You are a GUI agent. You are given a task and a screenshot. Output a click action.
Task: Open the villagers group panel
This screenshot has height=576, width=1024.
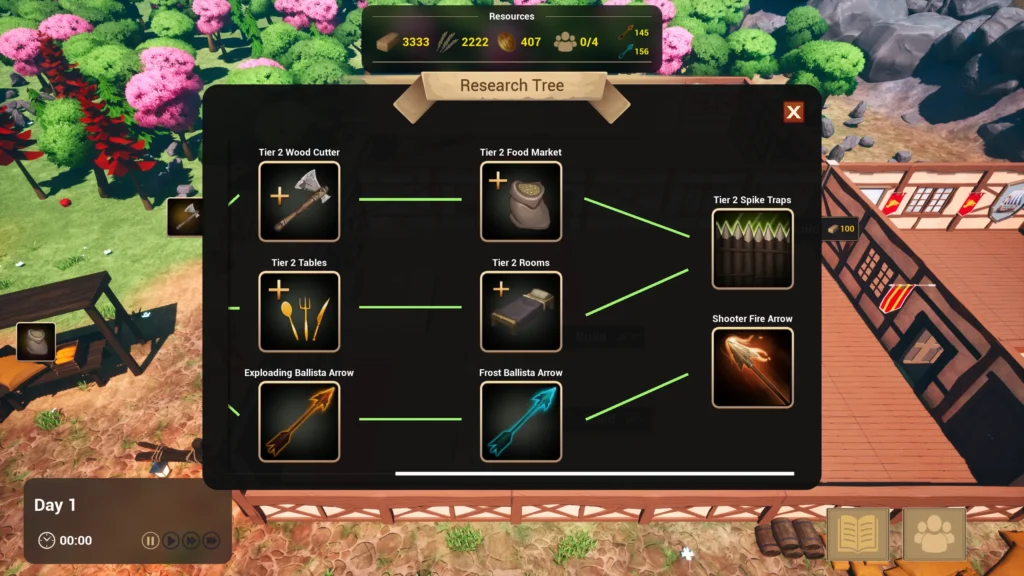[x=934, y=534]
